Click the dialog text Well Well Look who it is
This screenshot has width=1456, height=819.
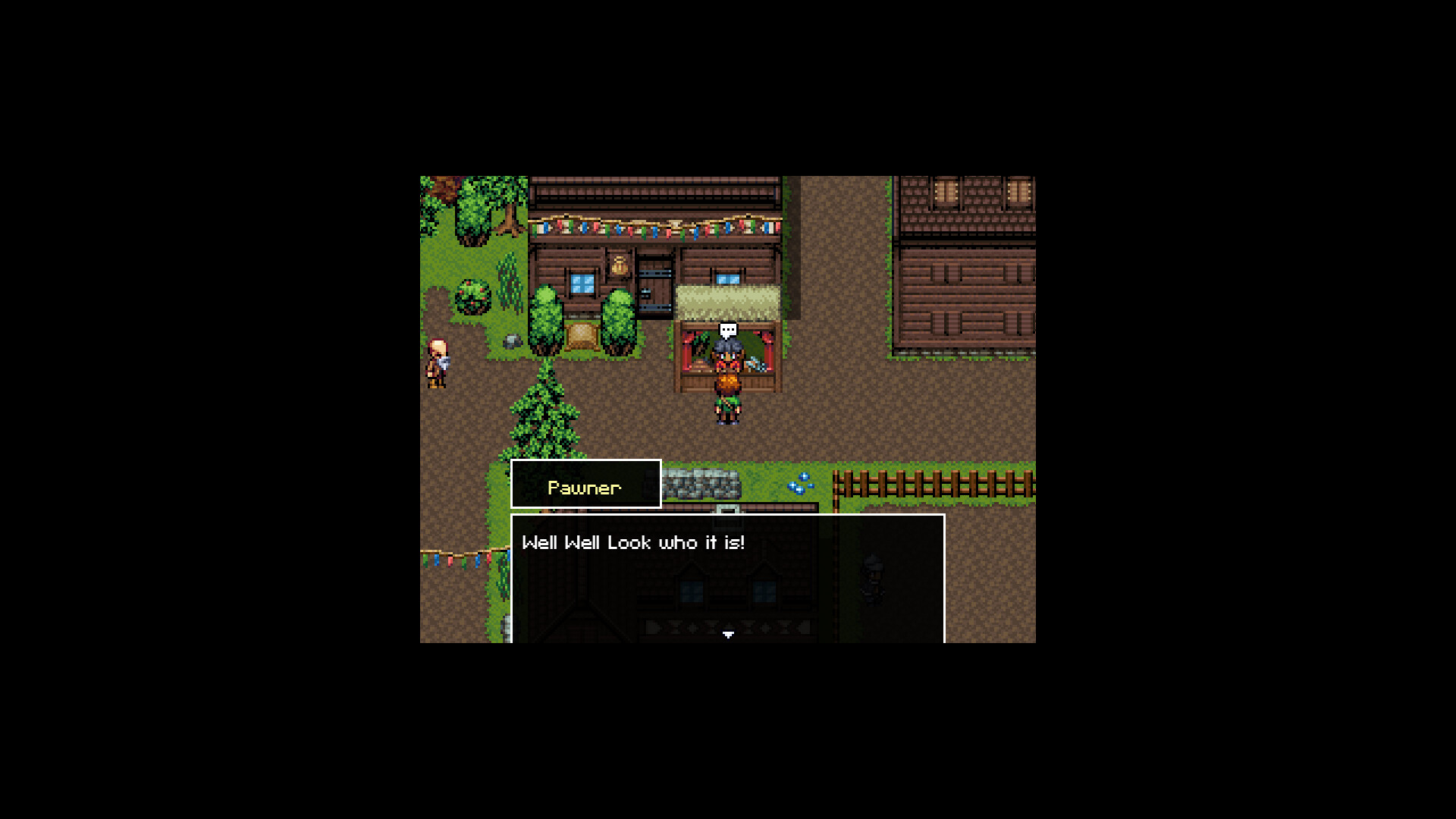[x=634, y=542]
